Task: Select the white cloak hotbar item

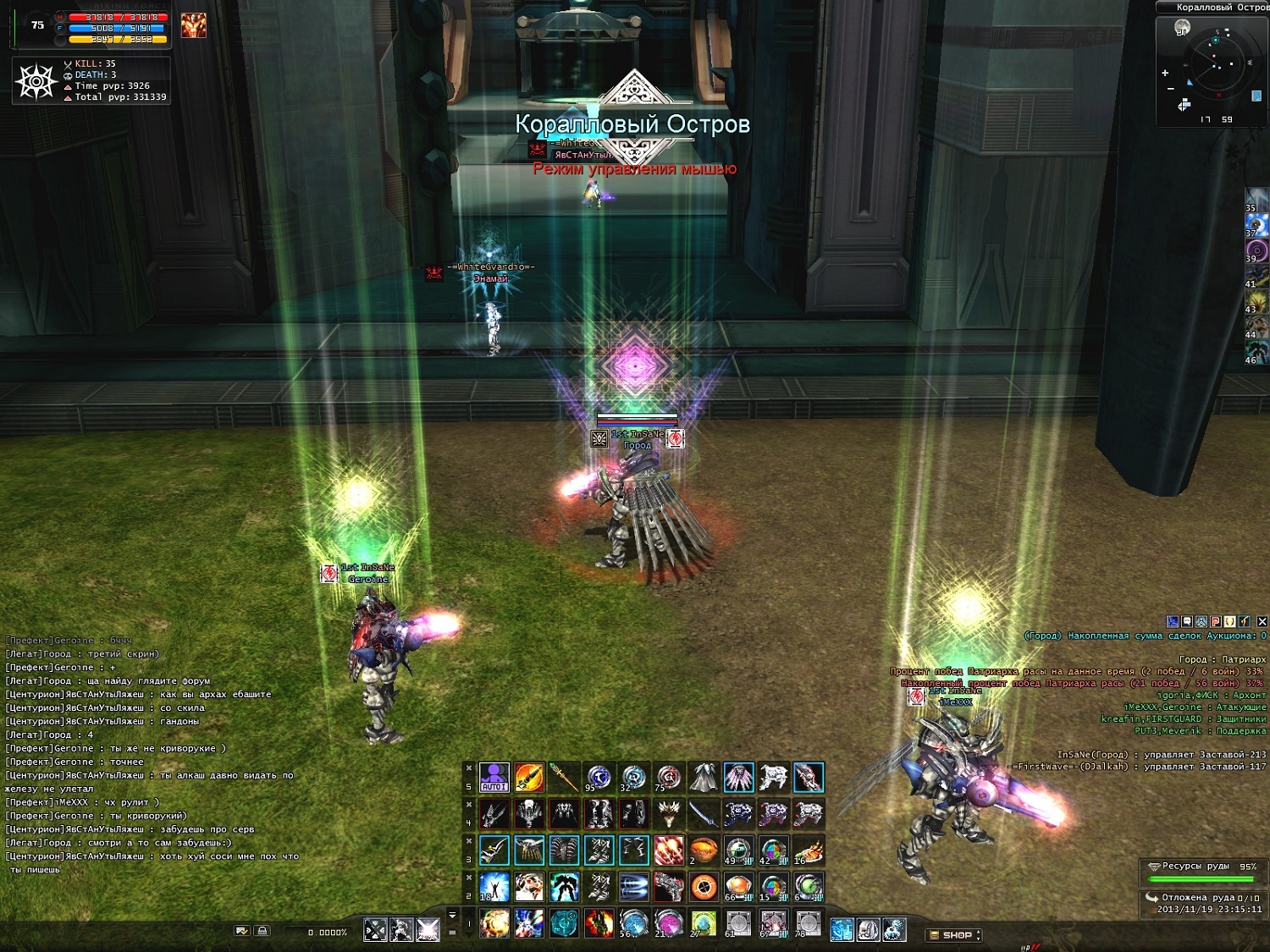Action: point(704,777)
